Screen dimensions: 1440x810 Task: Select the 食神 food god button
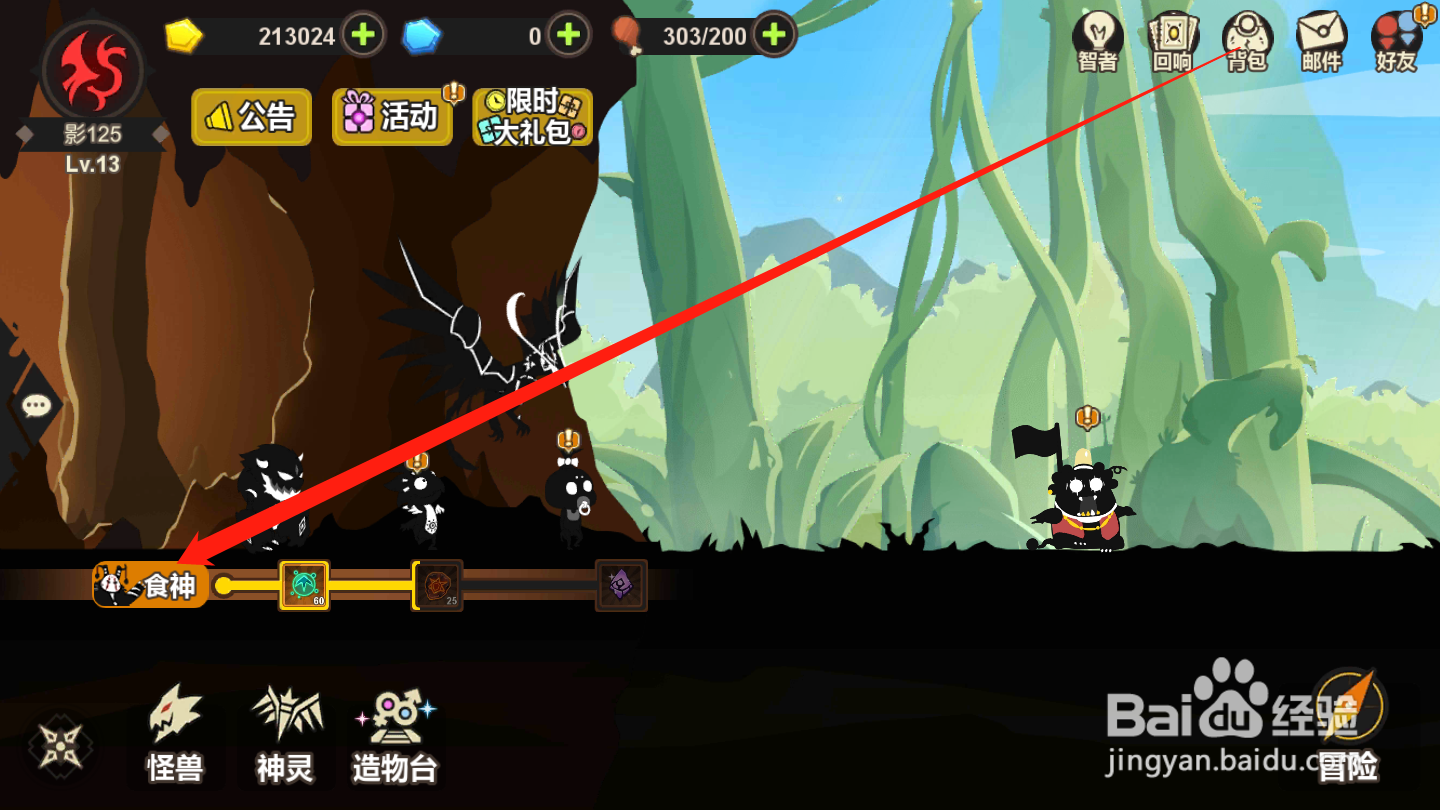point(152,585)
